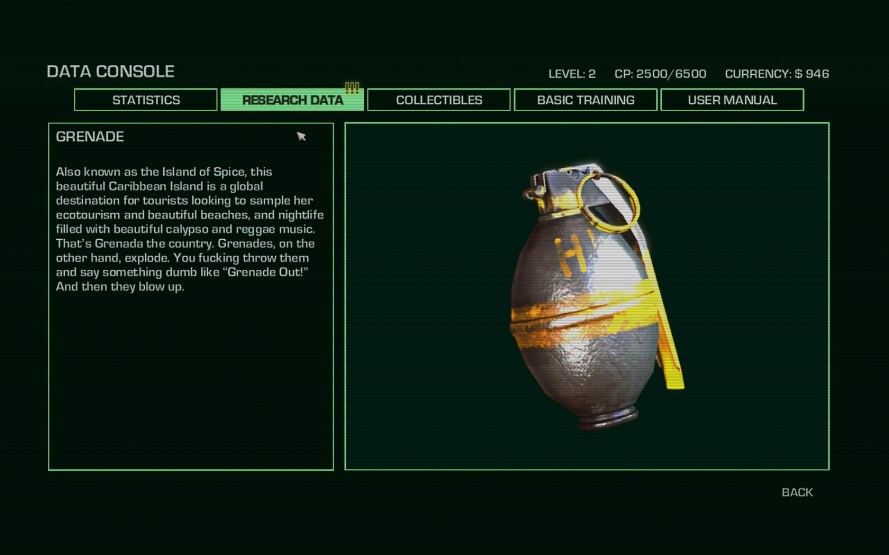Open the User Manual tab
The height and width of the screenshot is (555, 889).
(x=732, y=100)
